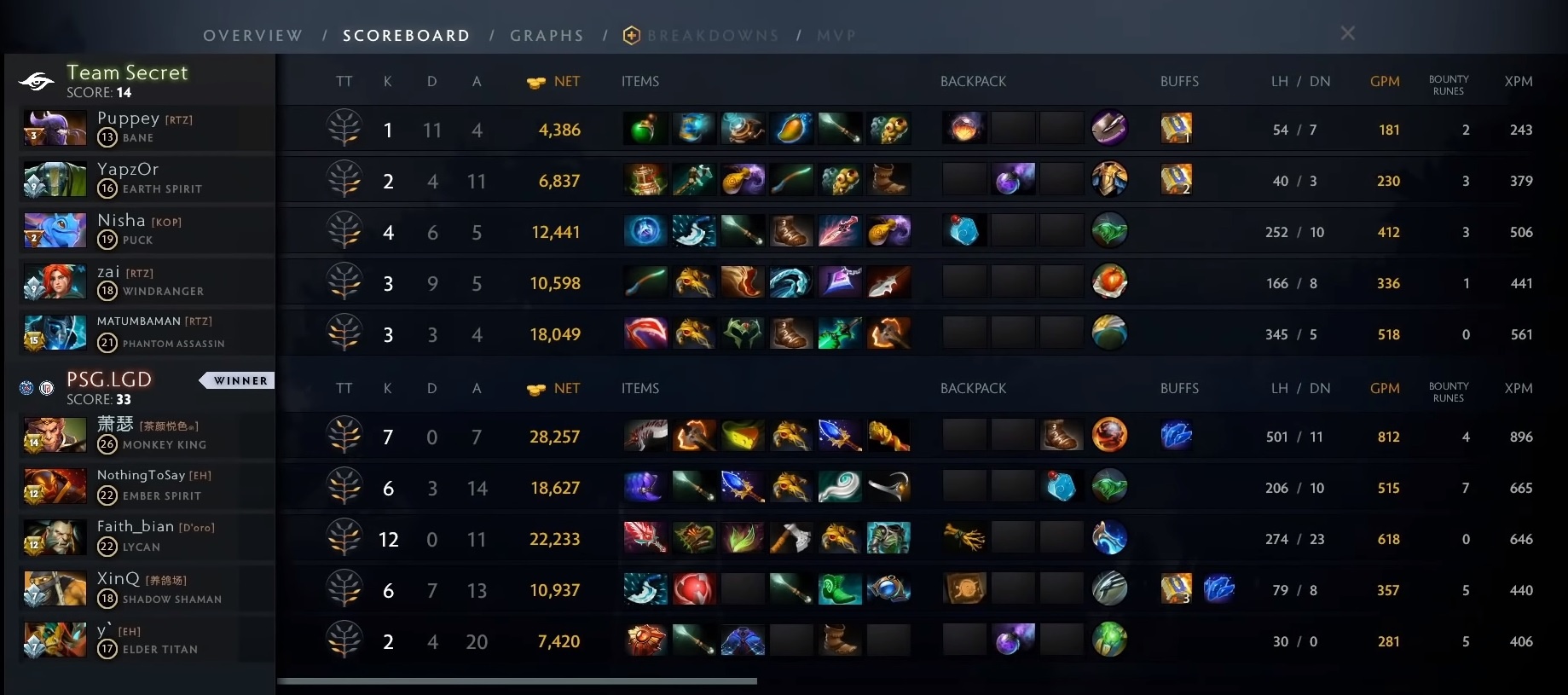Click the Bane hero portrait thumbnail
Screen dimensions: 1568x695
(54, 128)
